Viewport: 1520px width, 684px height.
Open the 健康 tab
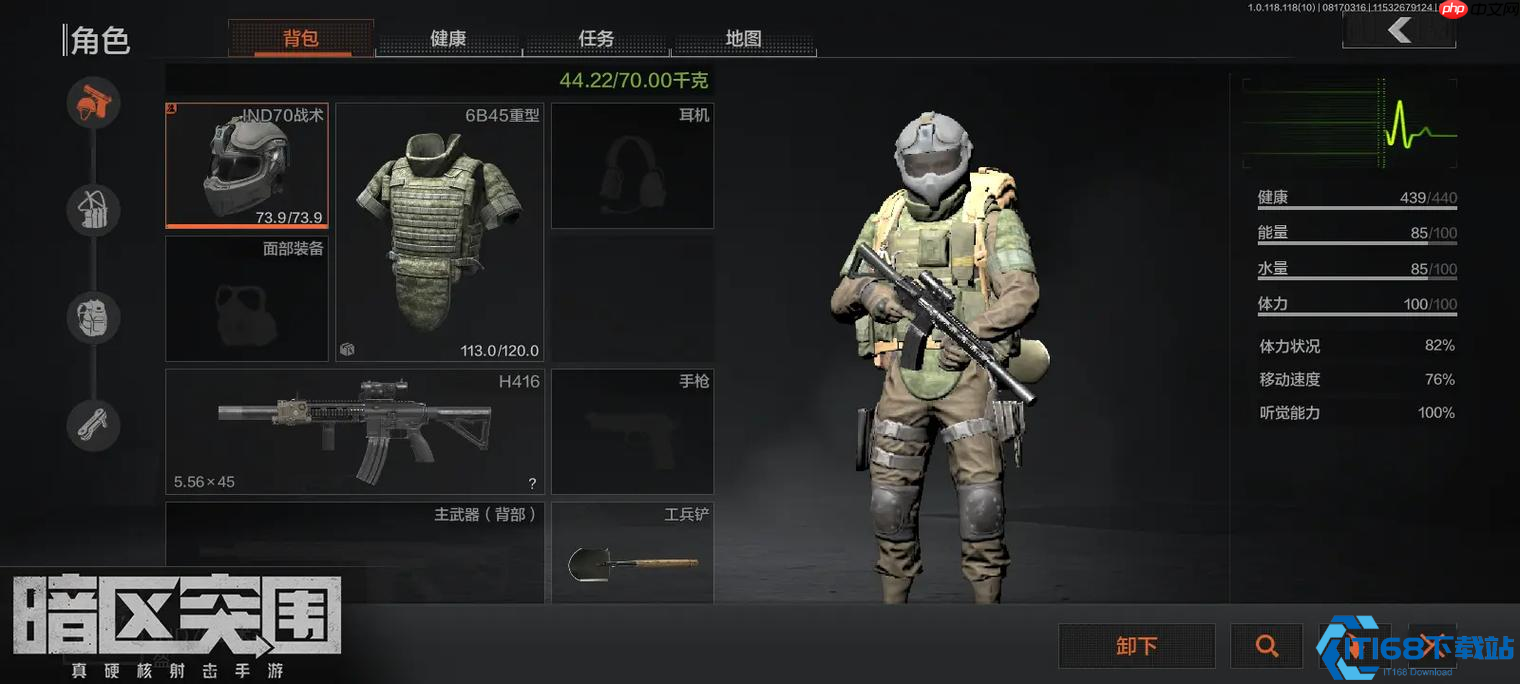(x=448, y=39)
